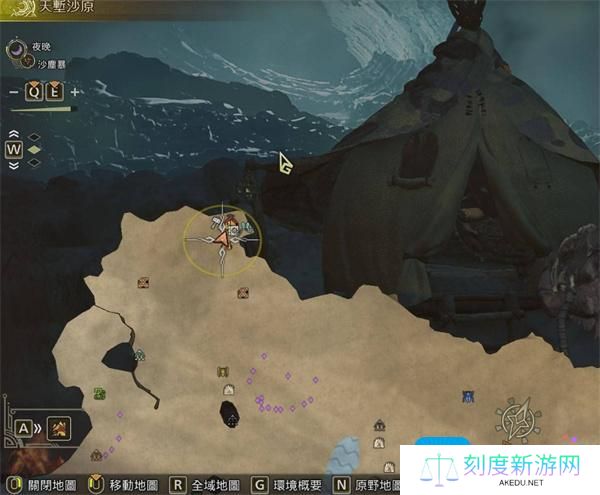Select the yellow marker on the map
600x495 pixels.
[223, 372]
